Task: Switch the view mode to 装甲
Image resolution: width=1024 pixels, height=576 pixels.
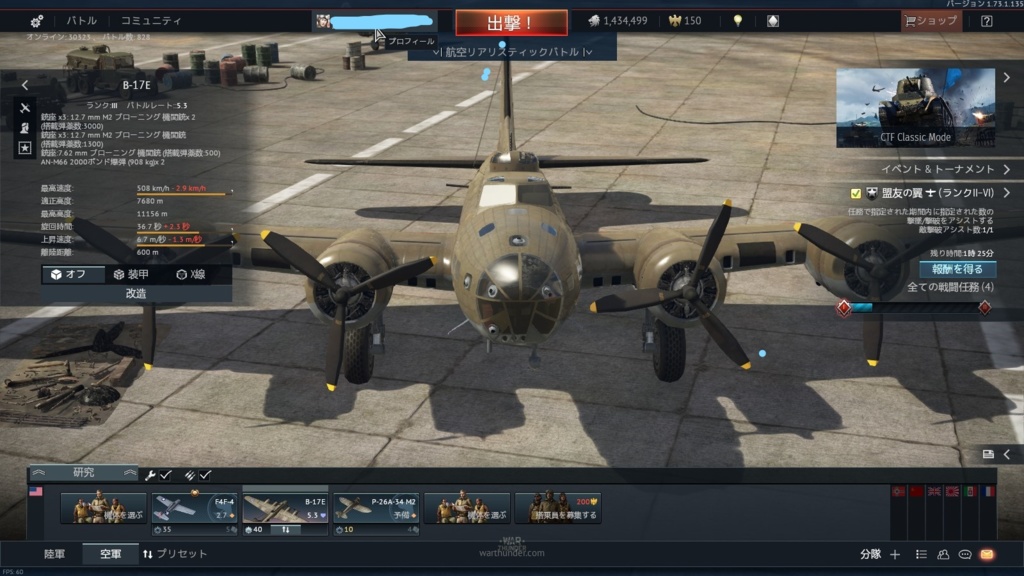Action: pos(131,275)
